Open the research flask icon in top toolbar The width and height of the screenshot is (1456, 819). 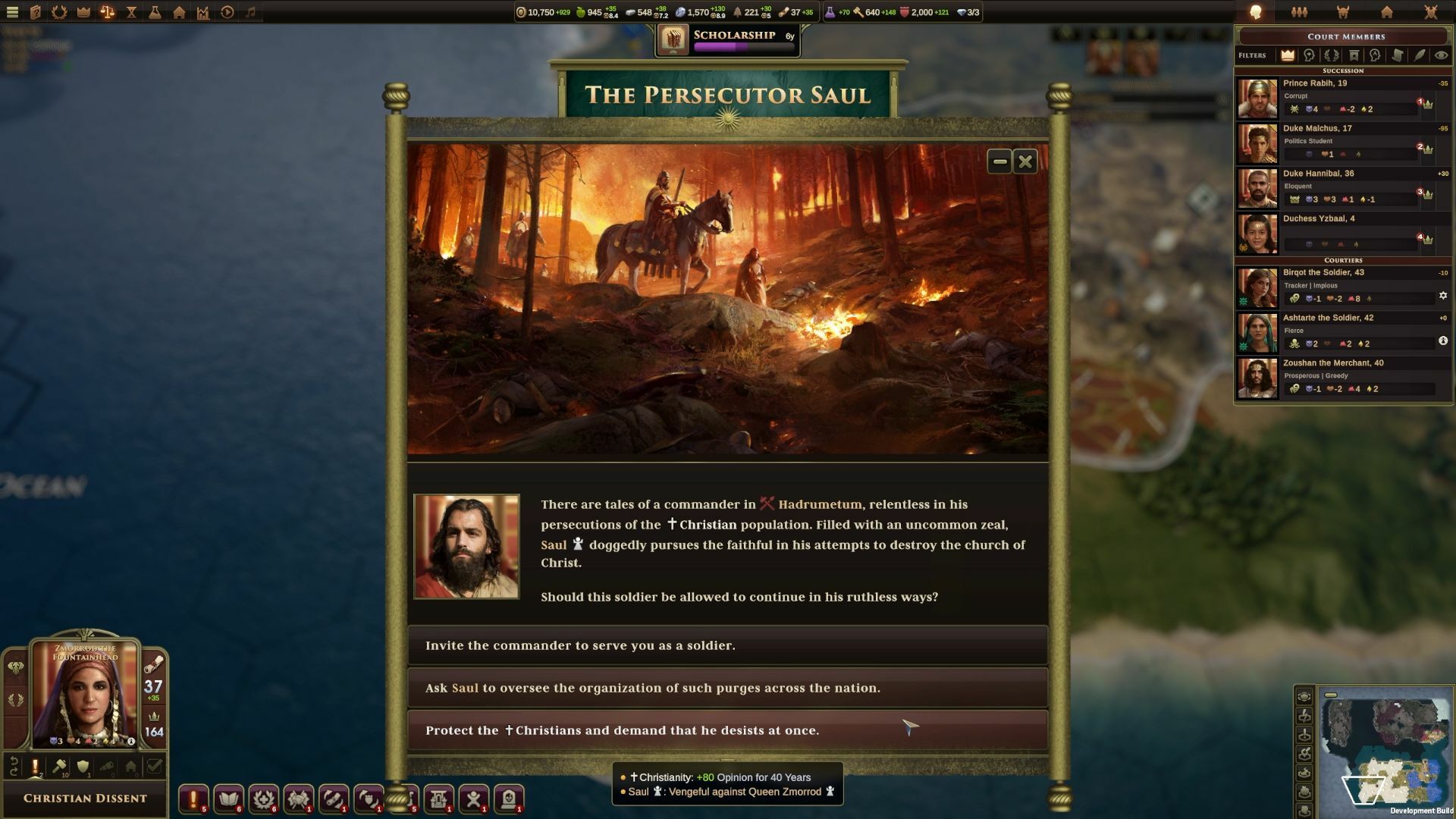click(x=155, y=11)
